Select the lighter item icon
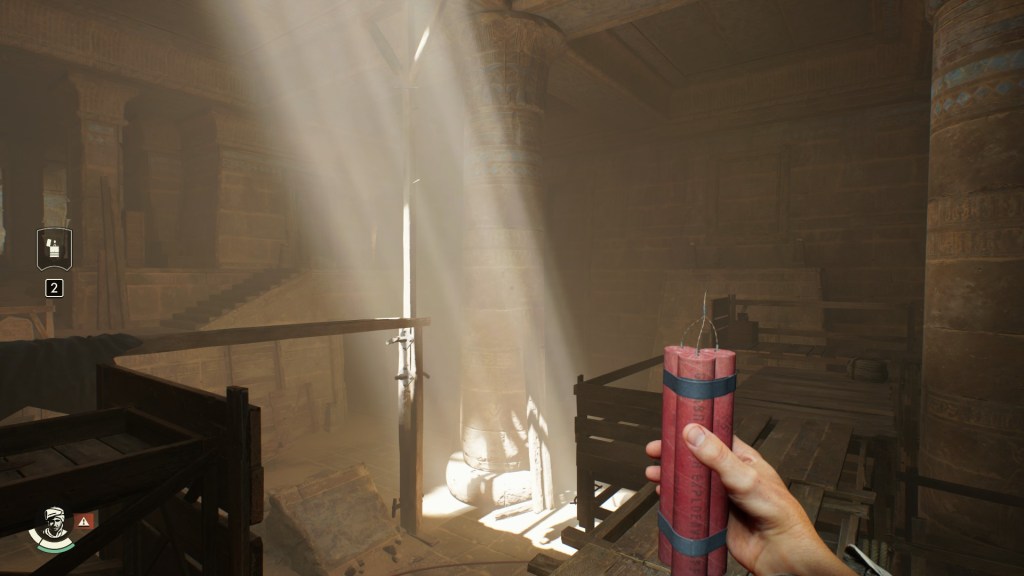Viewport: 1024px width, 576px height. 53,249
